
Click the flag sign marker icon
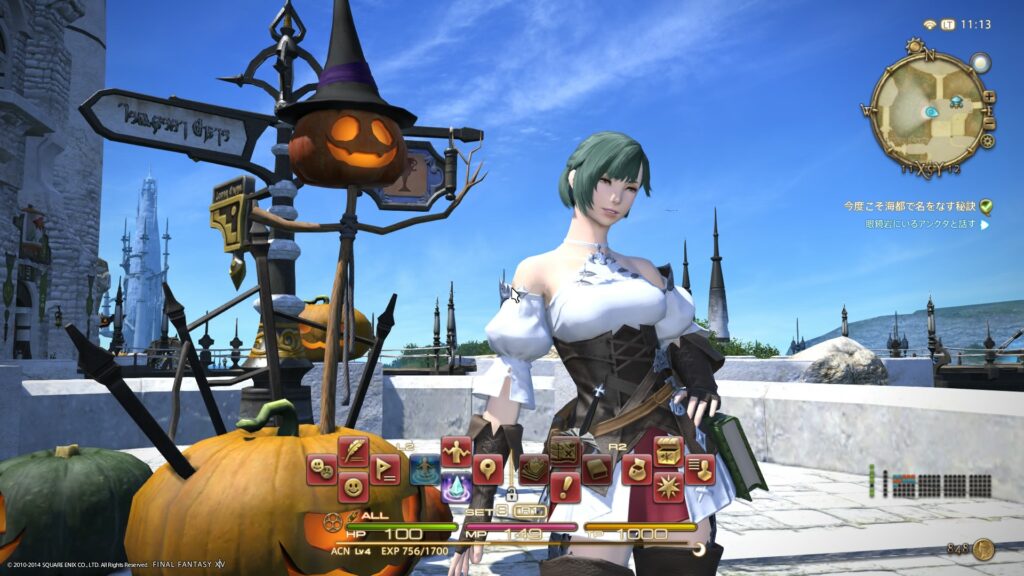coord(385,469)
